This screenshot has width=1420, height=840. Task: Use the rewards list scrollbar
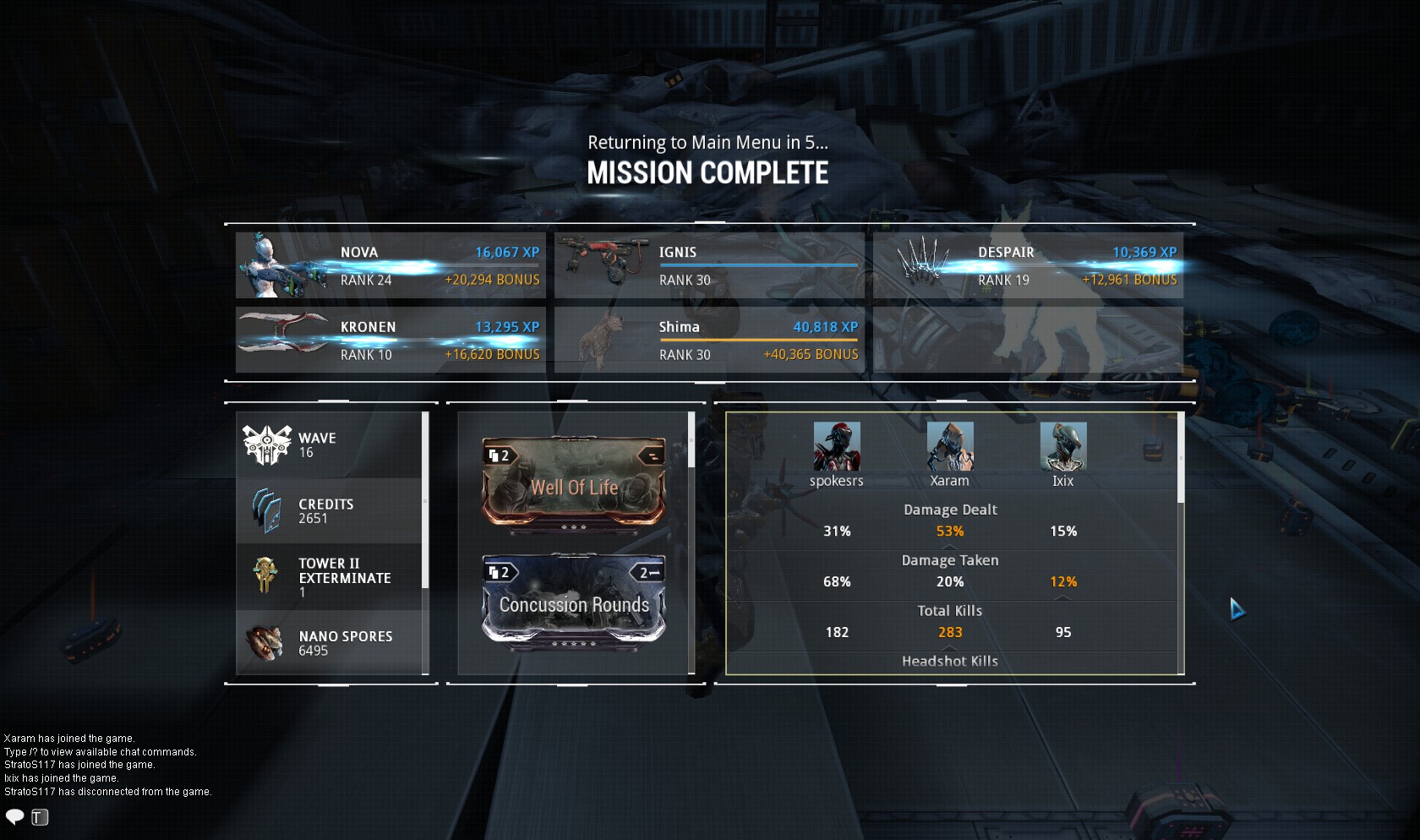pyautogui.click(x=425, y=500)
